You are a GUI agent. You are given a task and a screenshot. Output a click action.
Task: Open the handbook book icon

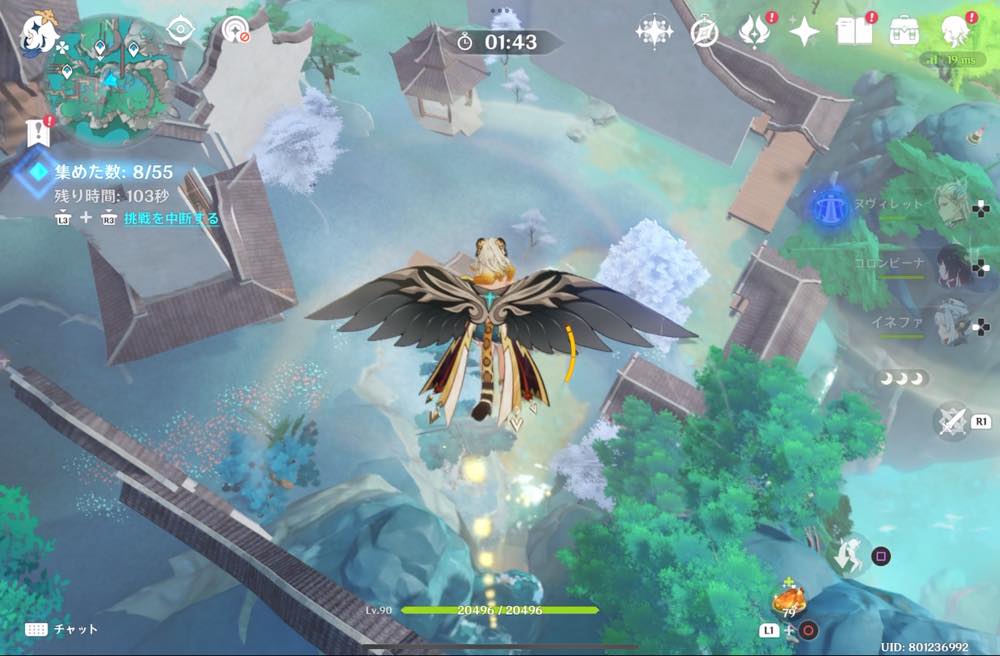853,32
